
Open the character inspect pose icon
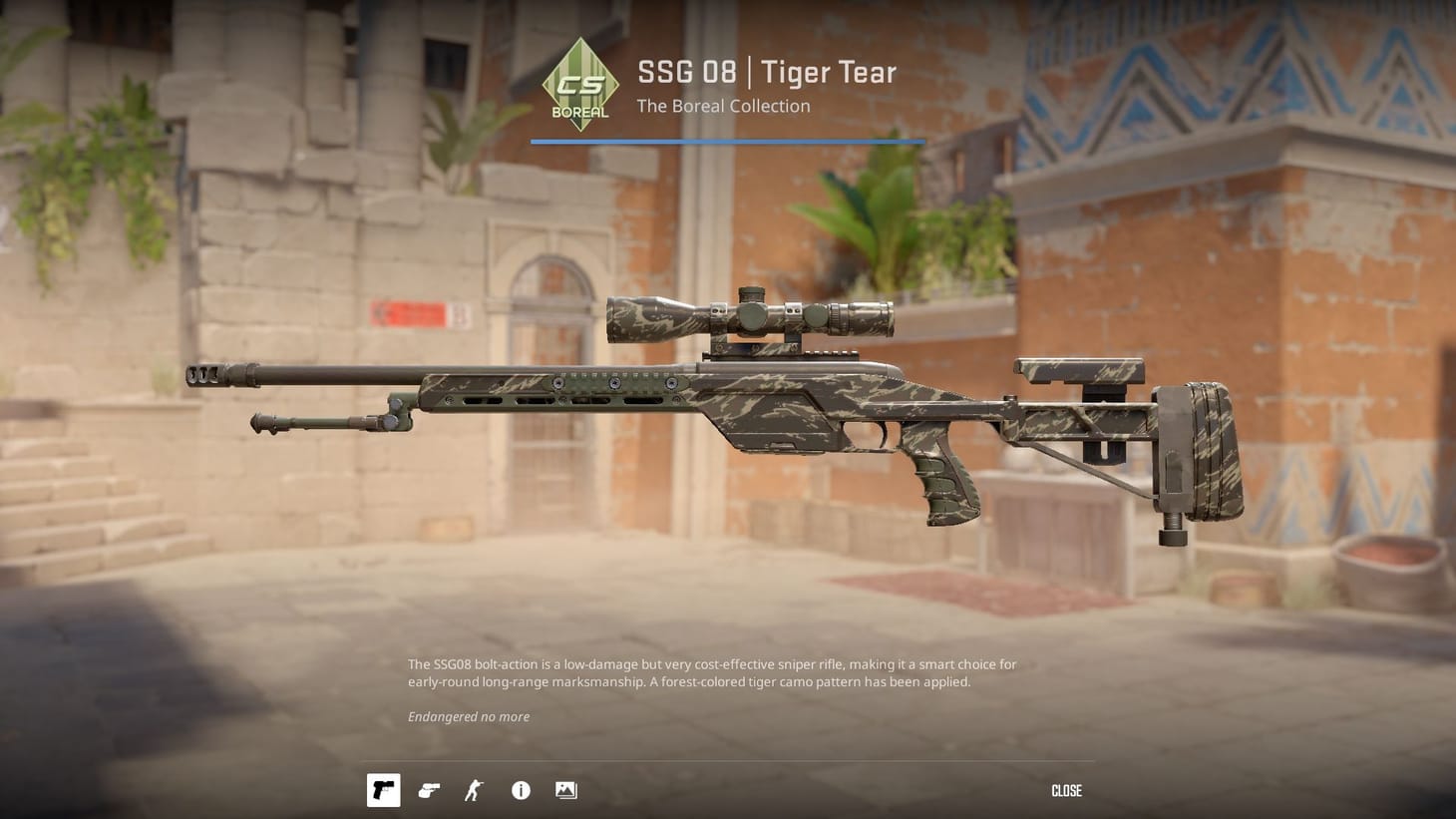(474, 789)
